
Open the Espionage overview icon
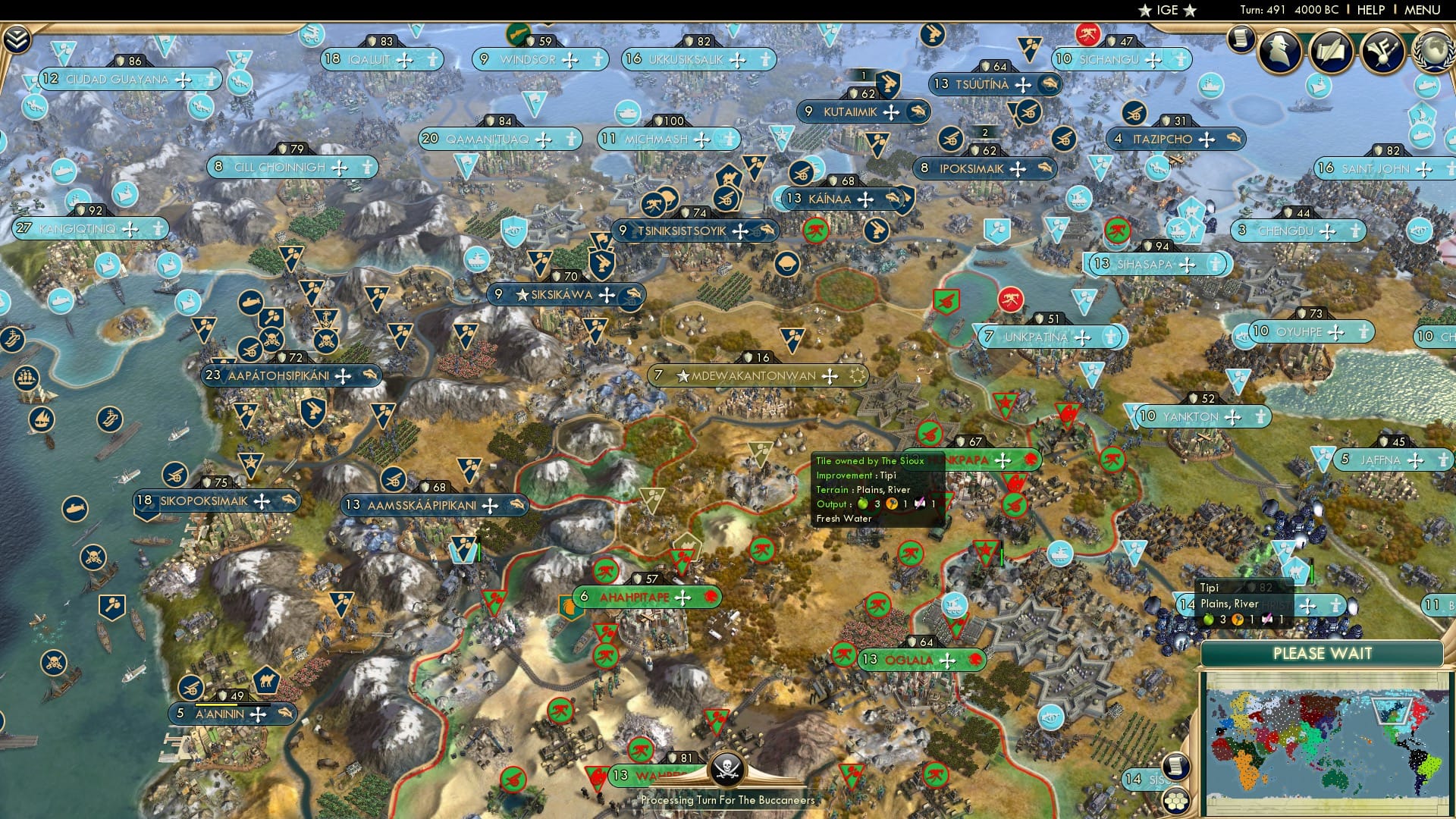coord(1279,52)
